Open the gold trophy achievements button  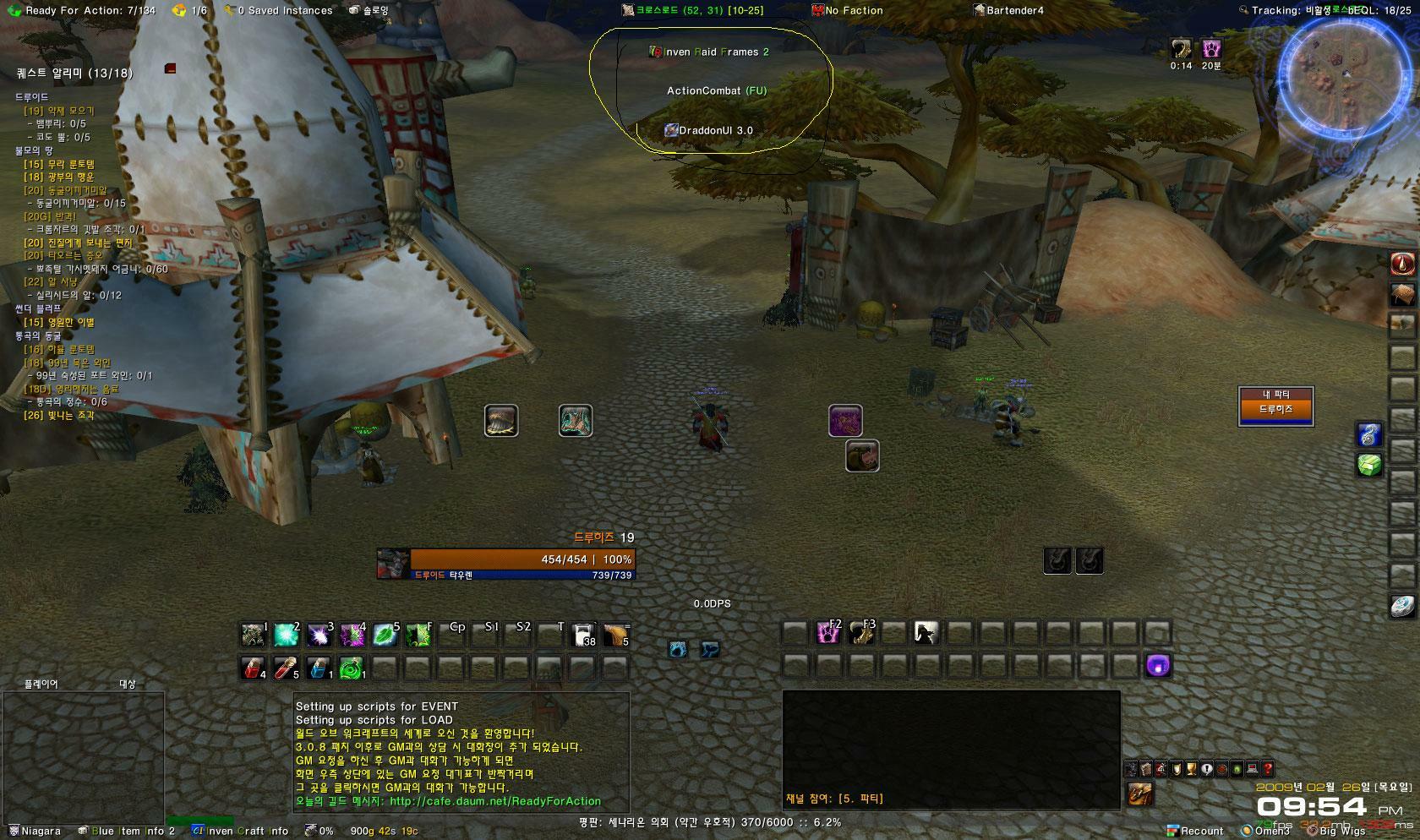click(x=1192, y=769)
